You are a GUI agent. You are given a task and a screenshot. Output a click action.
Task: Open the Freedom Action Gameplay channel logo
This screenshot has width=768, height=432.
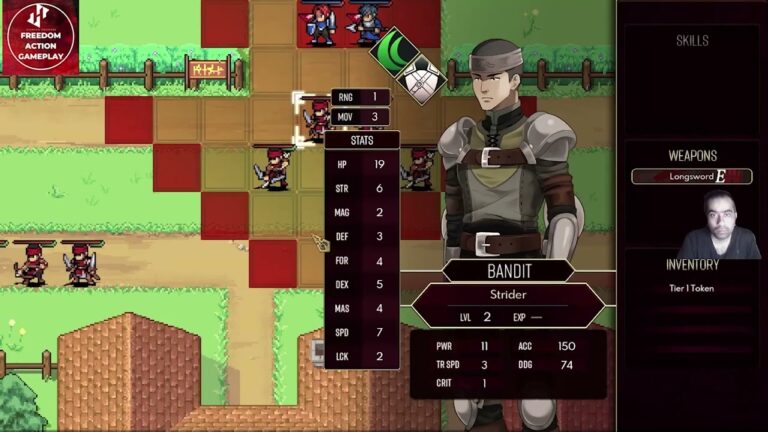(x=40, y=38)
